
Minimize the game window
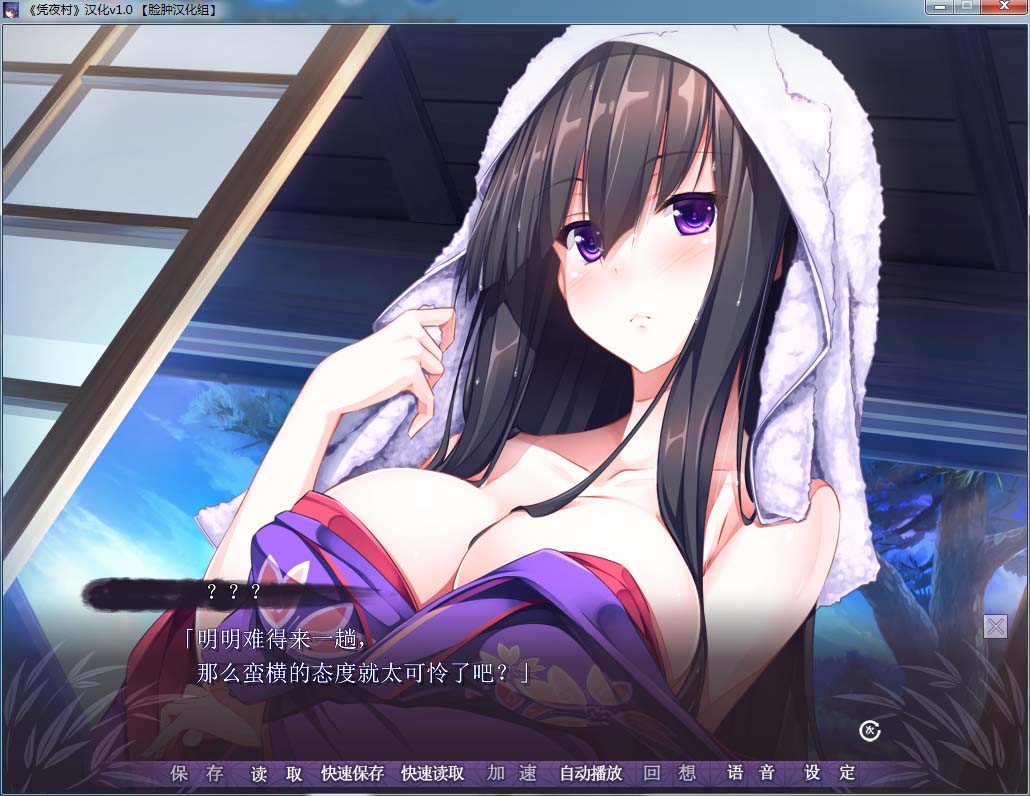(940, 8)
